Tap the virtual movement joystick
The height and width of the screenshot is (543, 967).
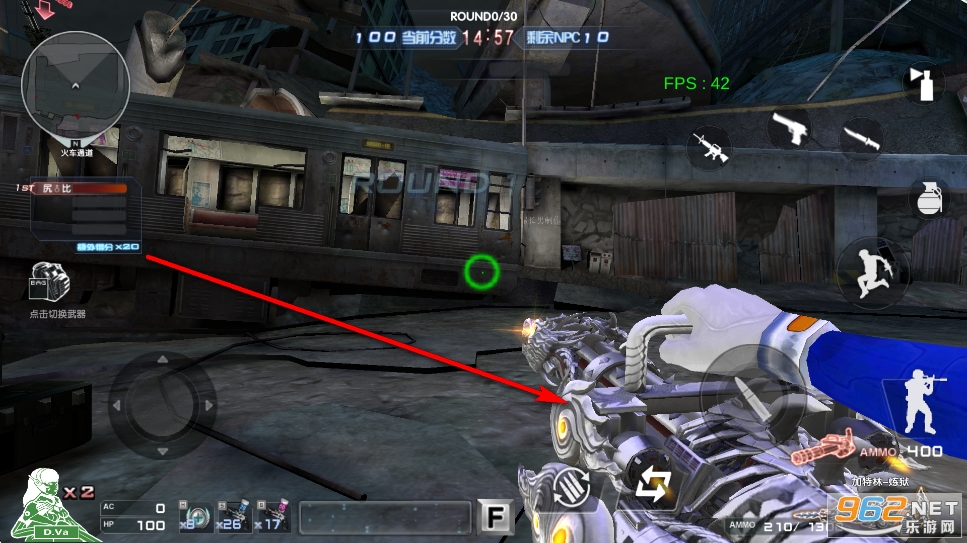pos(161,405)
